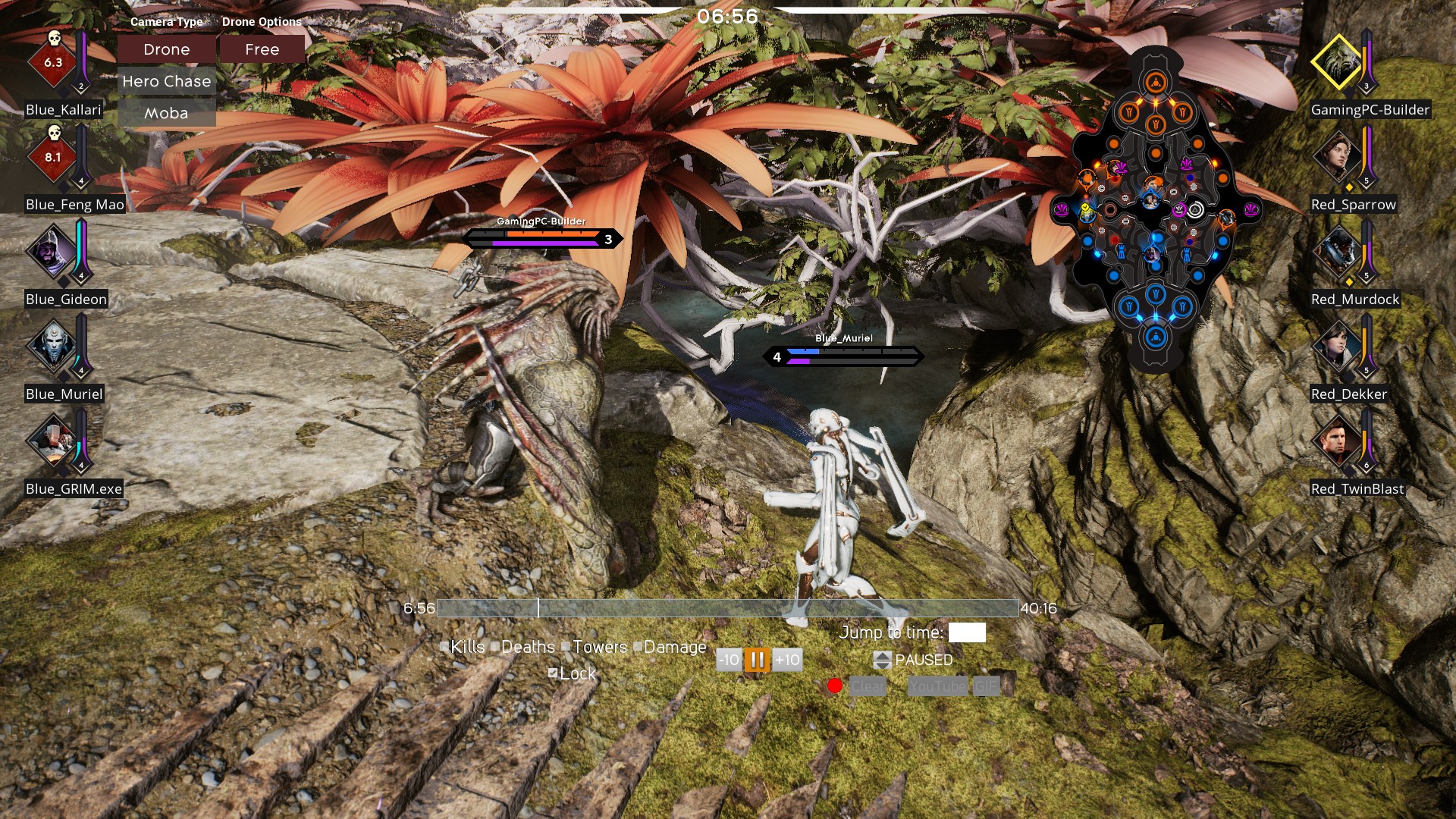Click the Jump to time input box
The image size is (1456, 819).
(967, 632)
